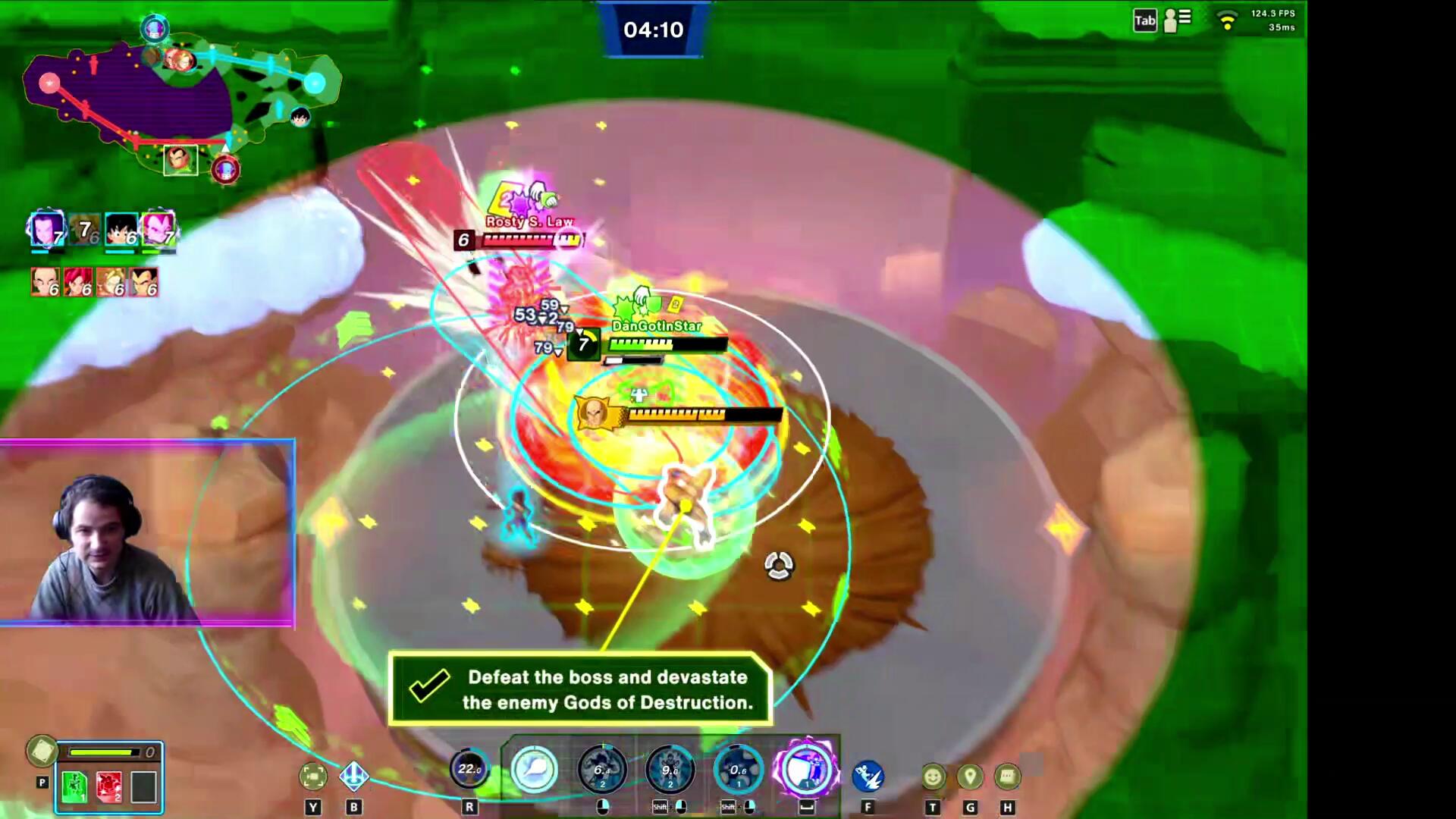Click the battle minimap
The width and height of the screenshot is (1456, 819).
[180, 99]
